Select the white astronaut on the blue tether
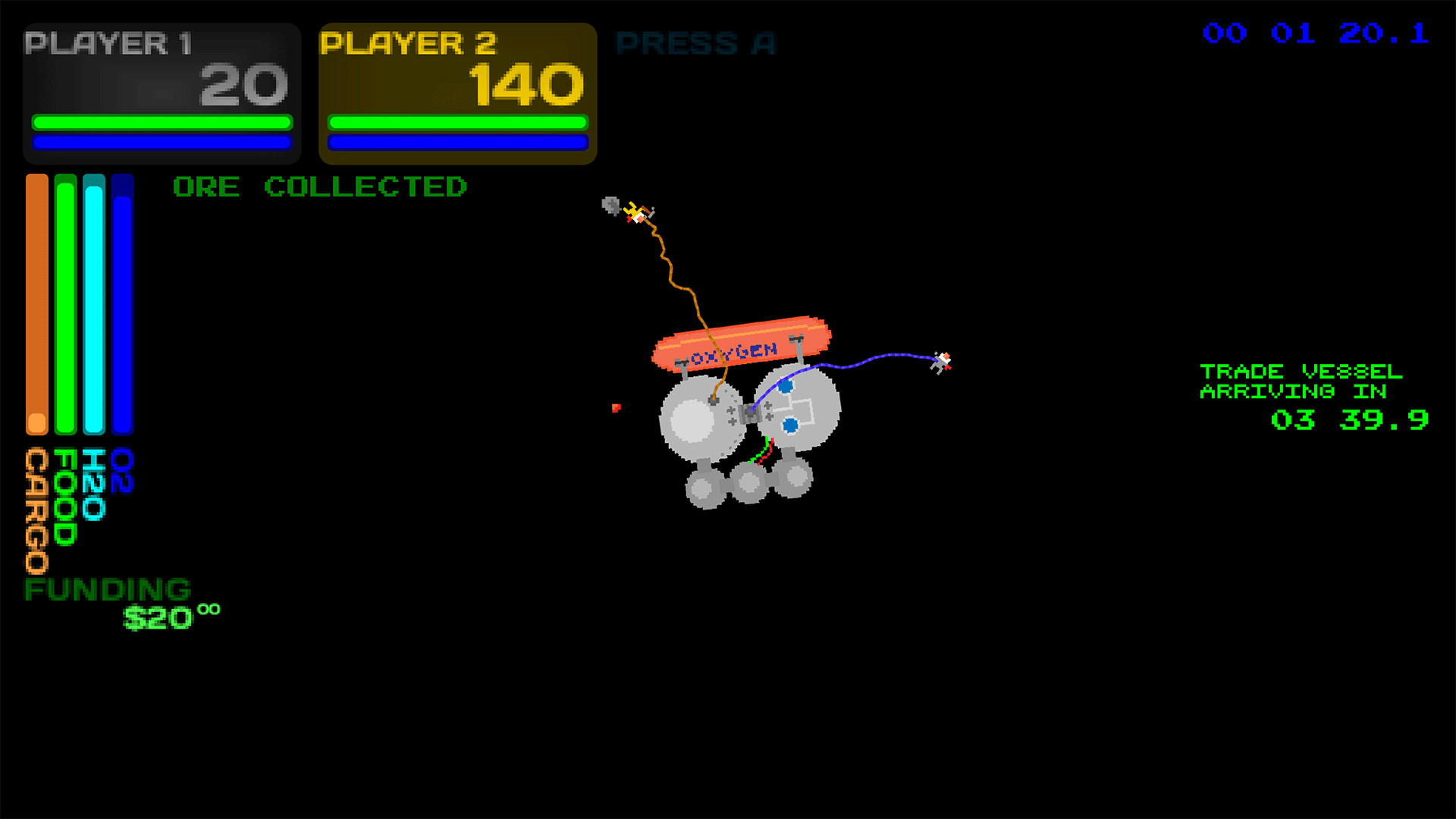The width and height of the screenshot is (1456, 819). 943,362
